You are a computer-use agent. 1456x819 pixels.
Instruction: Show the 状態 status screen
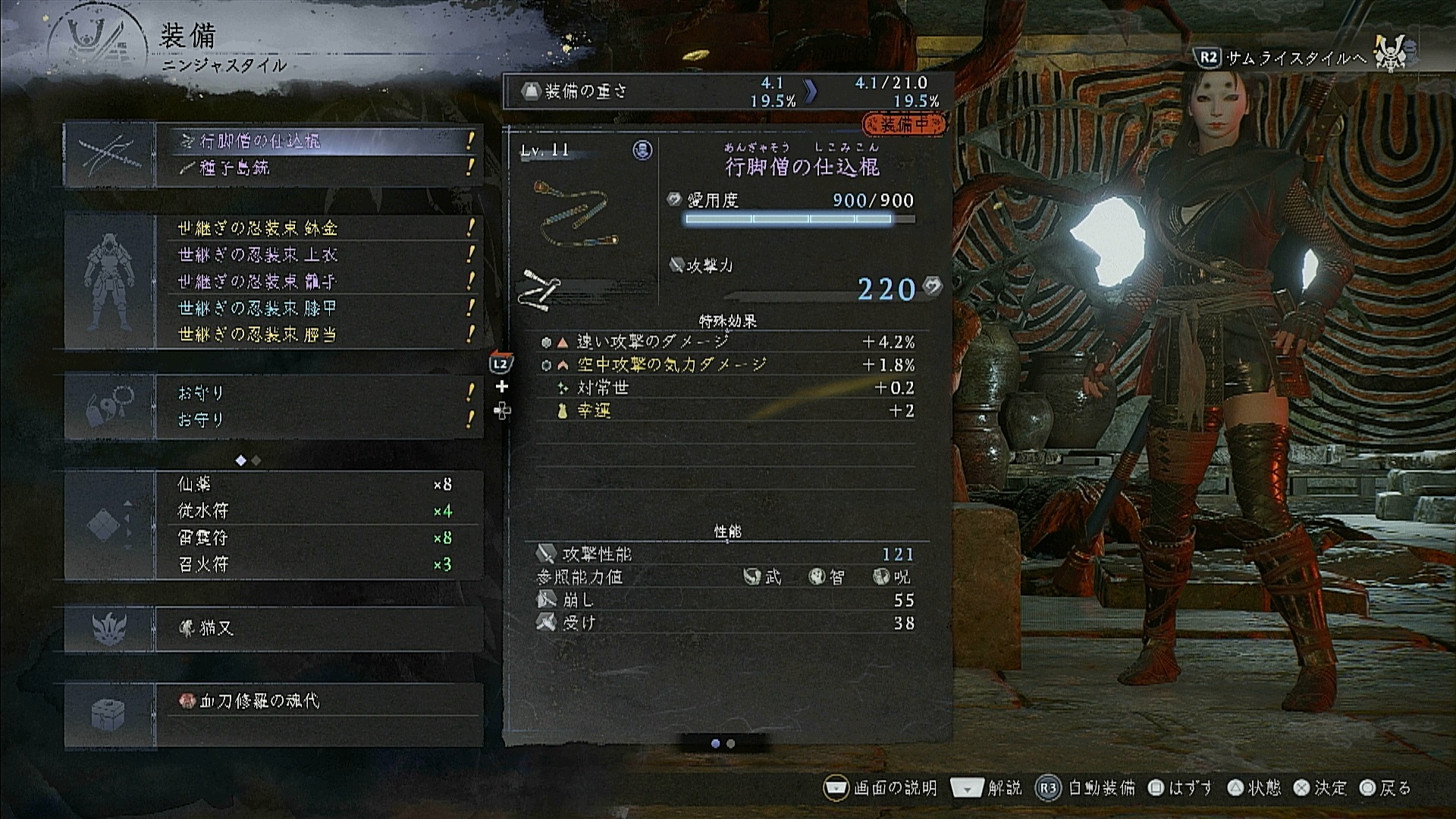click(x=1254, y=788)
